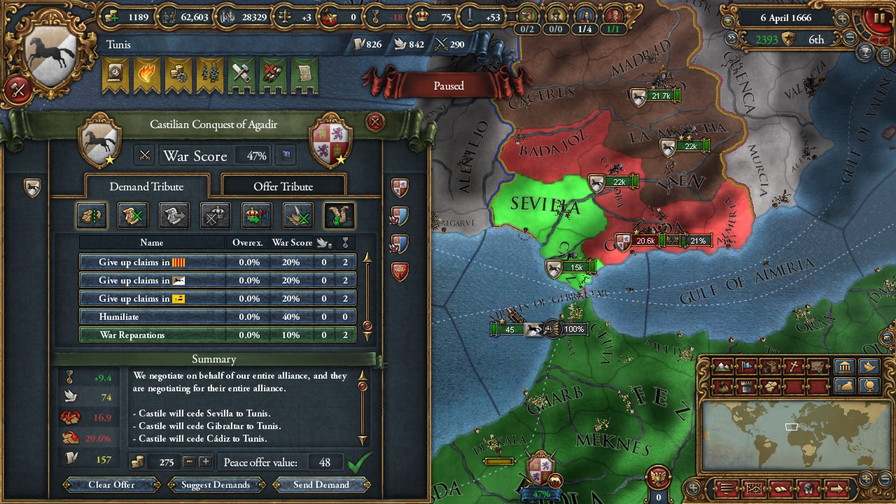Image resolution: width=896 pixels, height=504 pixels.
Task: Send the peace demand to Castile
Action: (320, 485)
